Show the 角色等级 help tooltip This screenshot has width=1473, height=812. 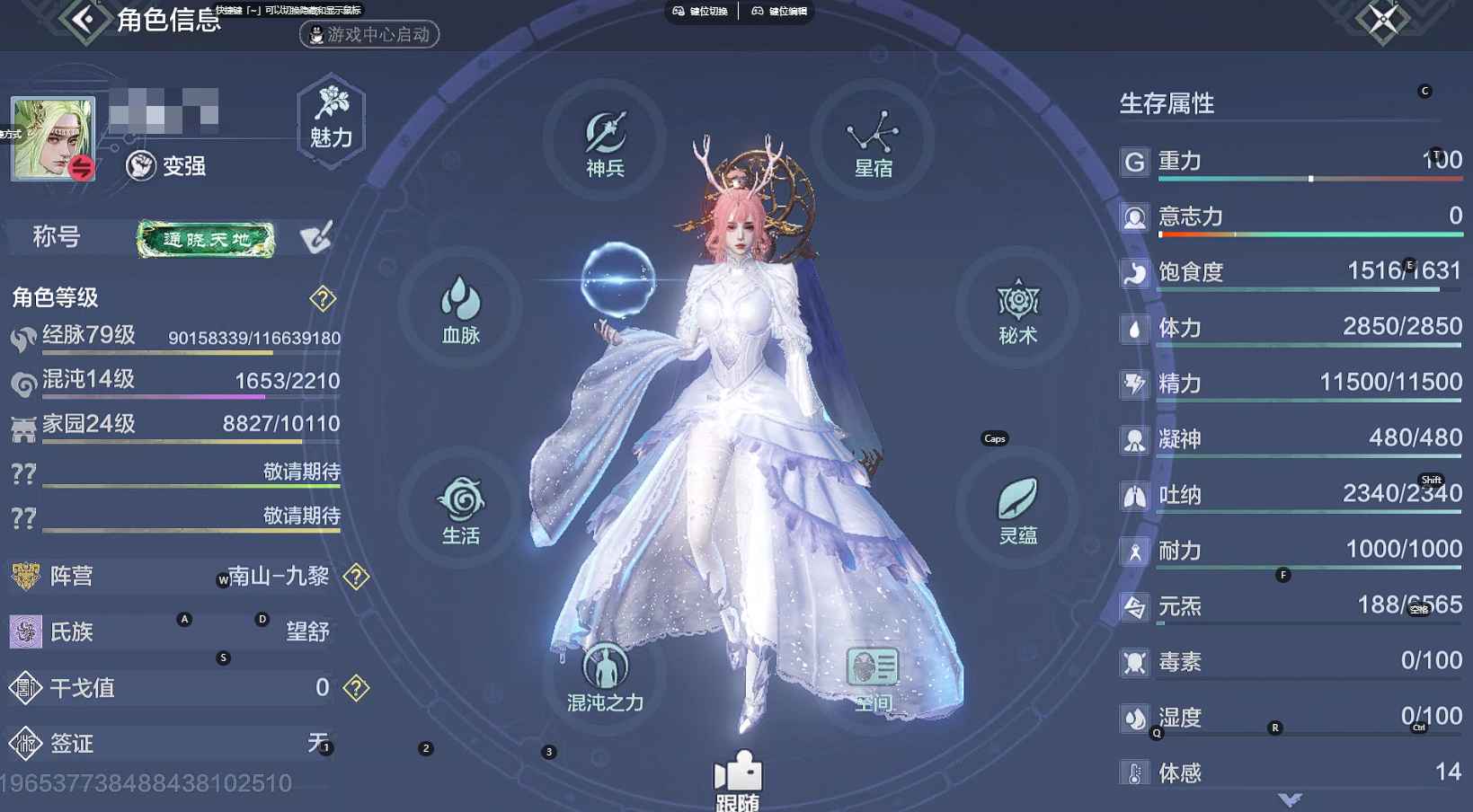323,298
